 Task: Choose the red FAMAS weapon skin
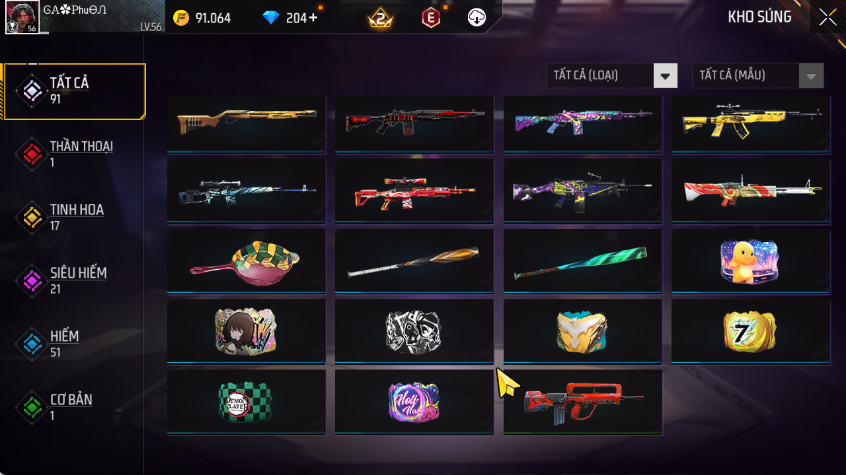point(582,402)
